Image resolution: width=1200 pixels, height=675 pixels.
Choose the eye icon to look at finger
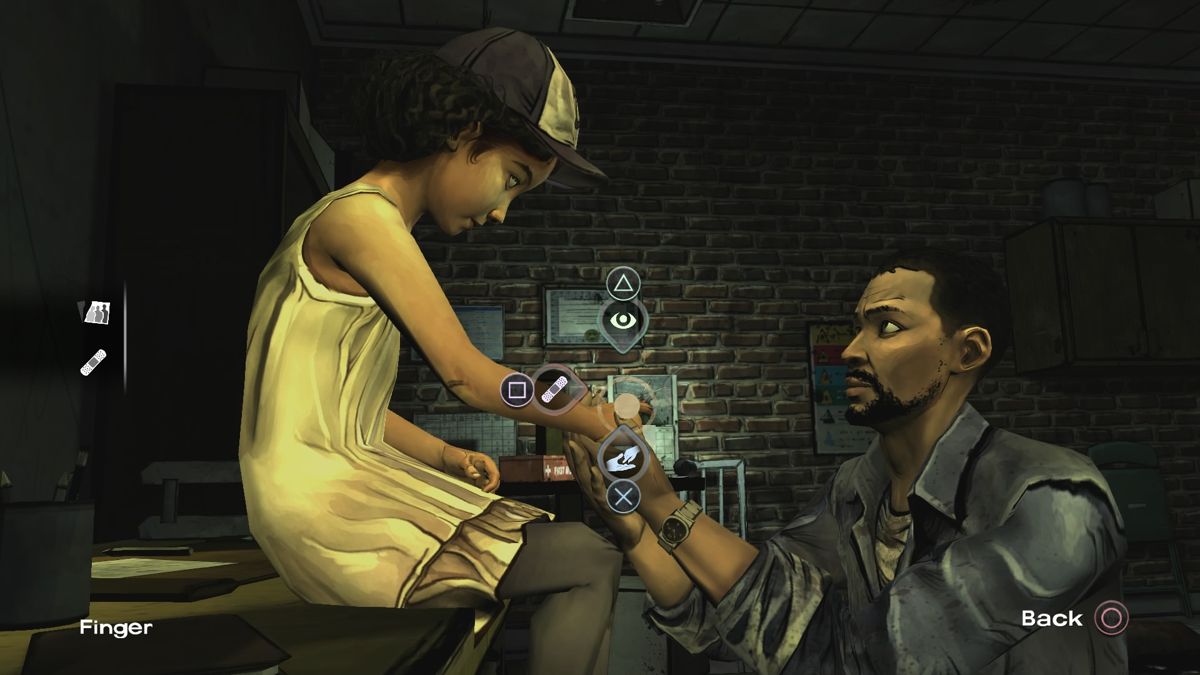623,320
